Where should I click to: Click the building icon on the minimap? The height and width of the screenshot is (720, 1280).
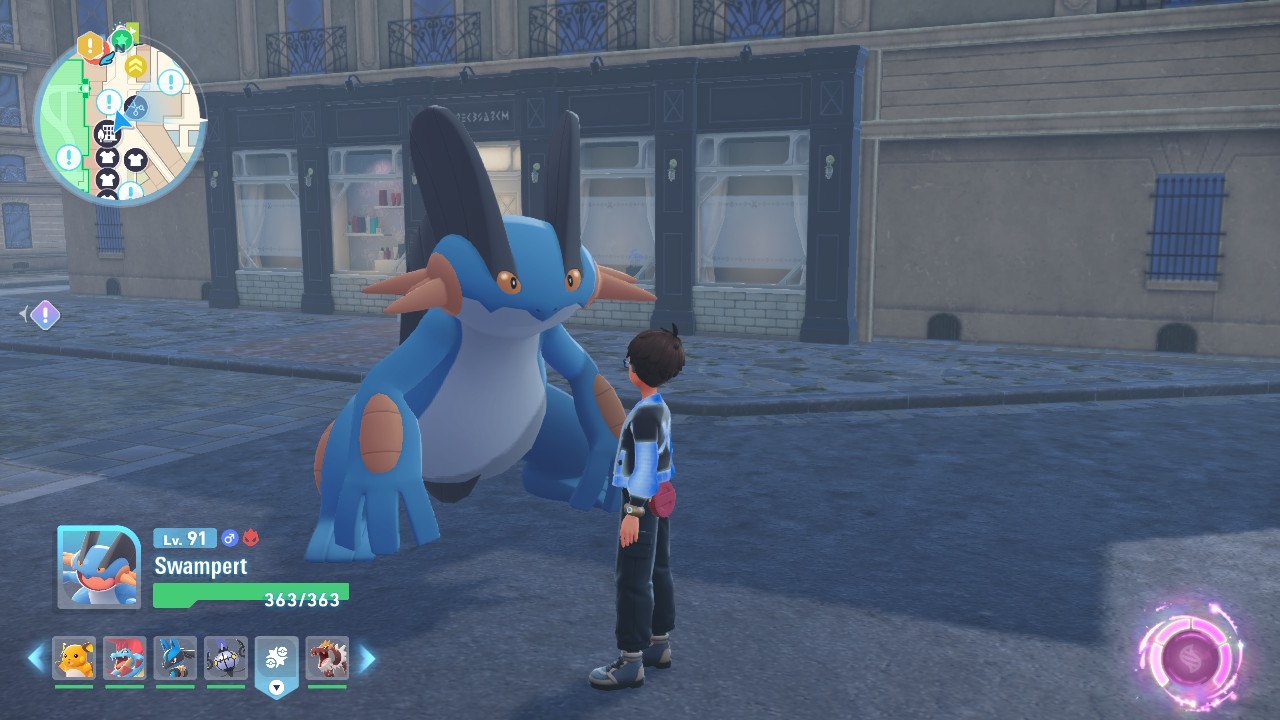(106, 132)
